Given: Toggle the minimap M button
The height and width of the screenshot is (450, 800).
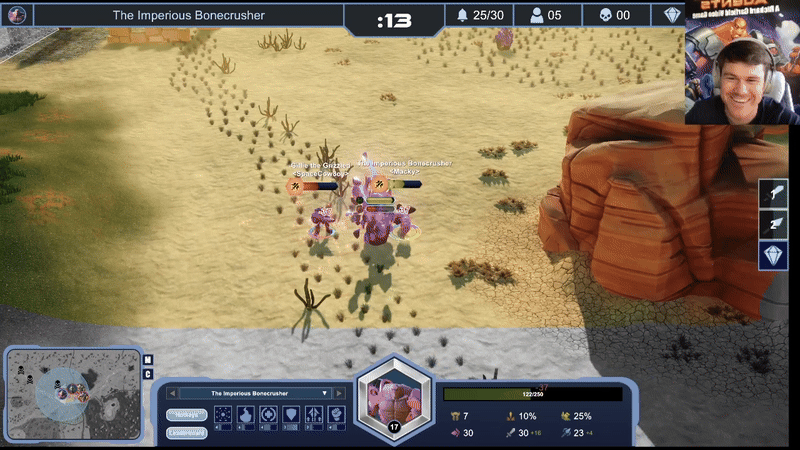Looking at the screenshot, I should point(148,359).
